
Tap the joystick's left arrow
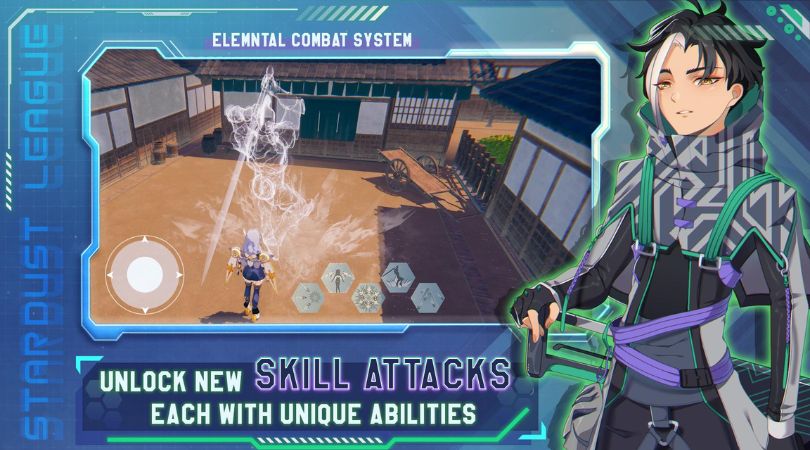pyautogui.click(x=112, y=273)
